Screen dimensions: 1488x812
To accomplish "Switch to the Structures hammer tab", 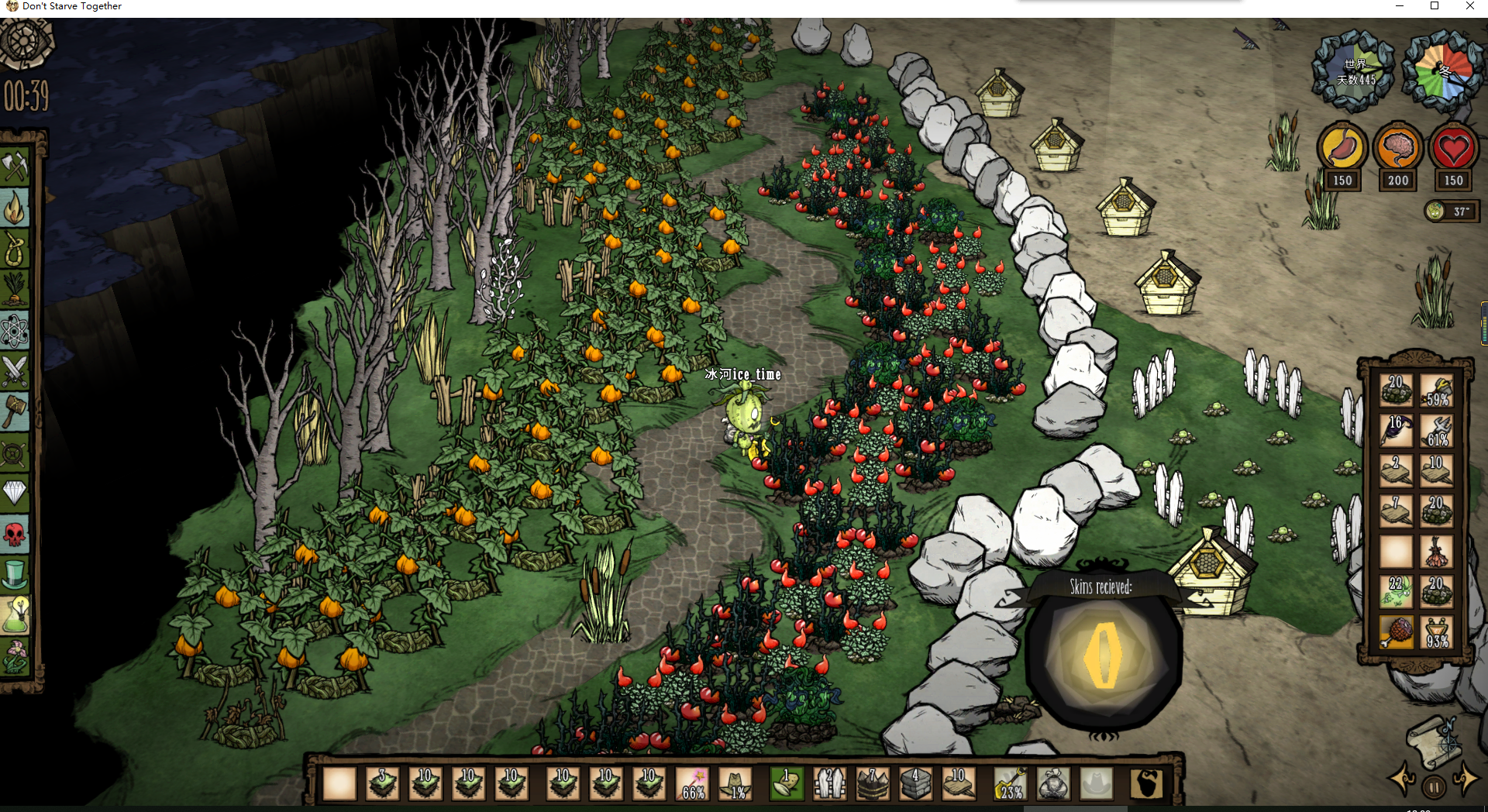I will point(15,410).
